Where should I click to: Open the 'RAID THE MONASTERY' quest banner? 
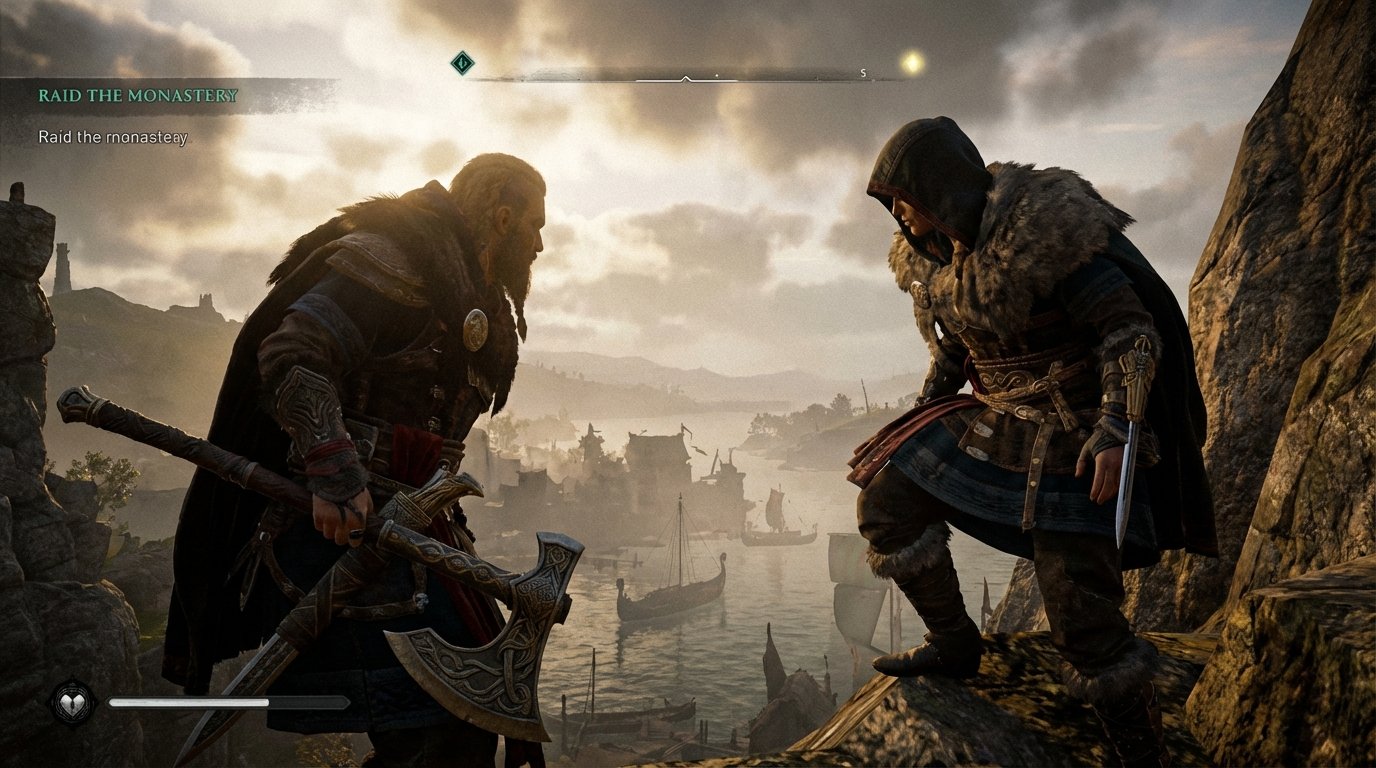click(x=138, y=97)
